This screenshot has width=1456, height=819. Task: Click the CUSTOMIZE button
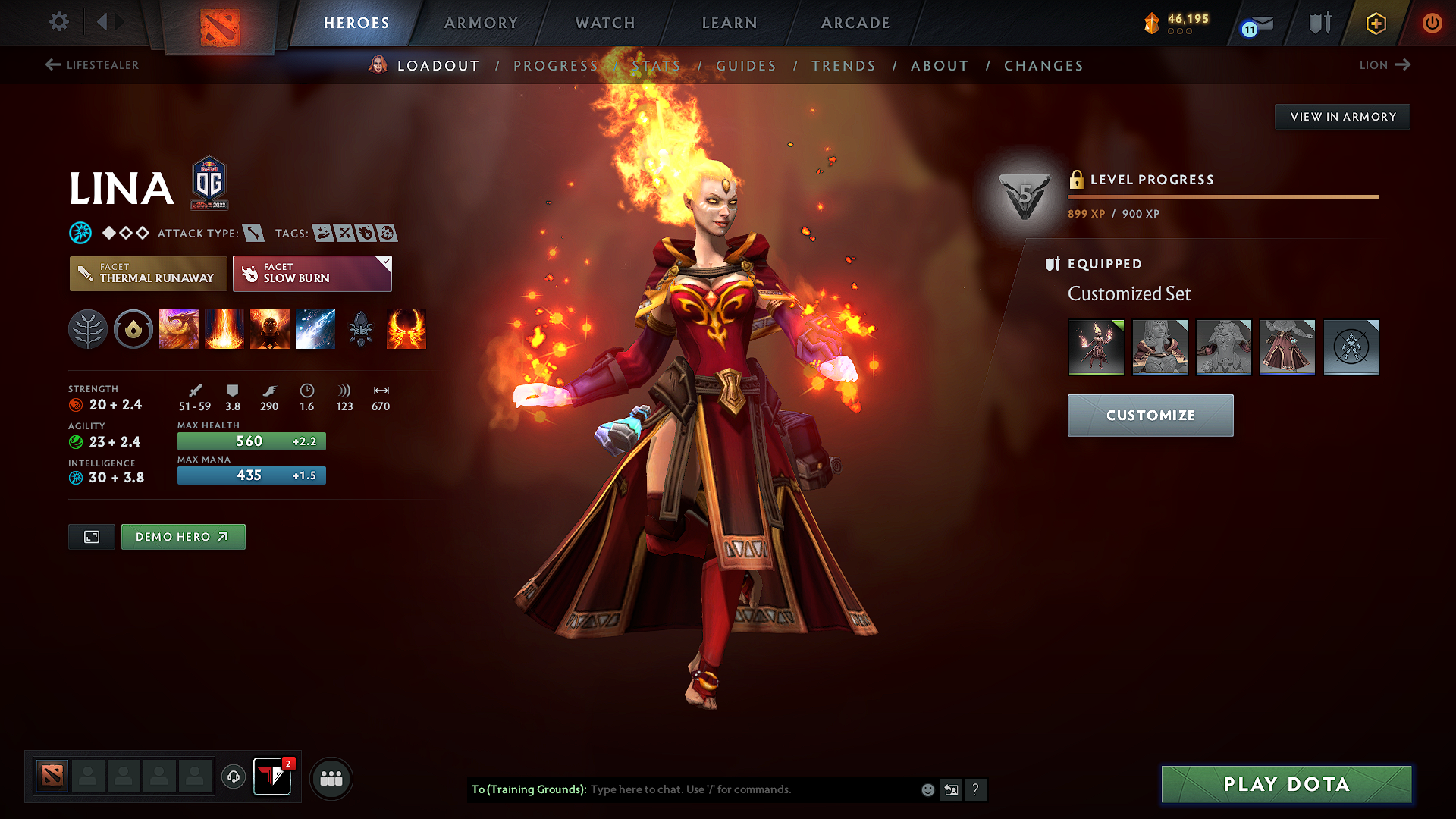point(1150,415)
